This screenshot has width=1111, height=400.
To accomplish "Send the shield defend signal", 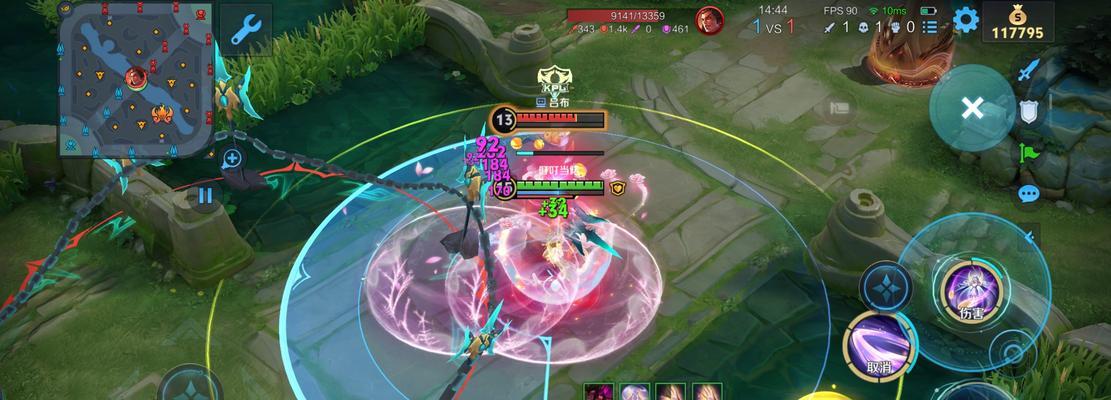I will (1029, 111).
